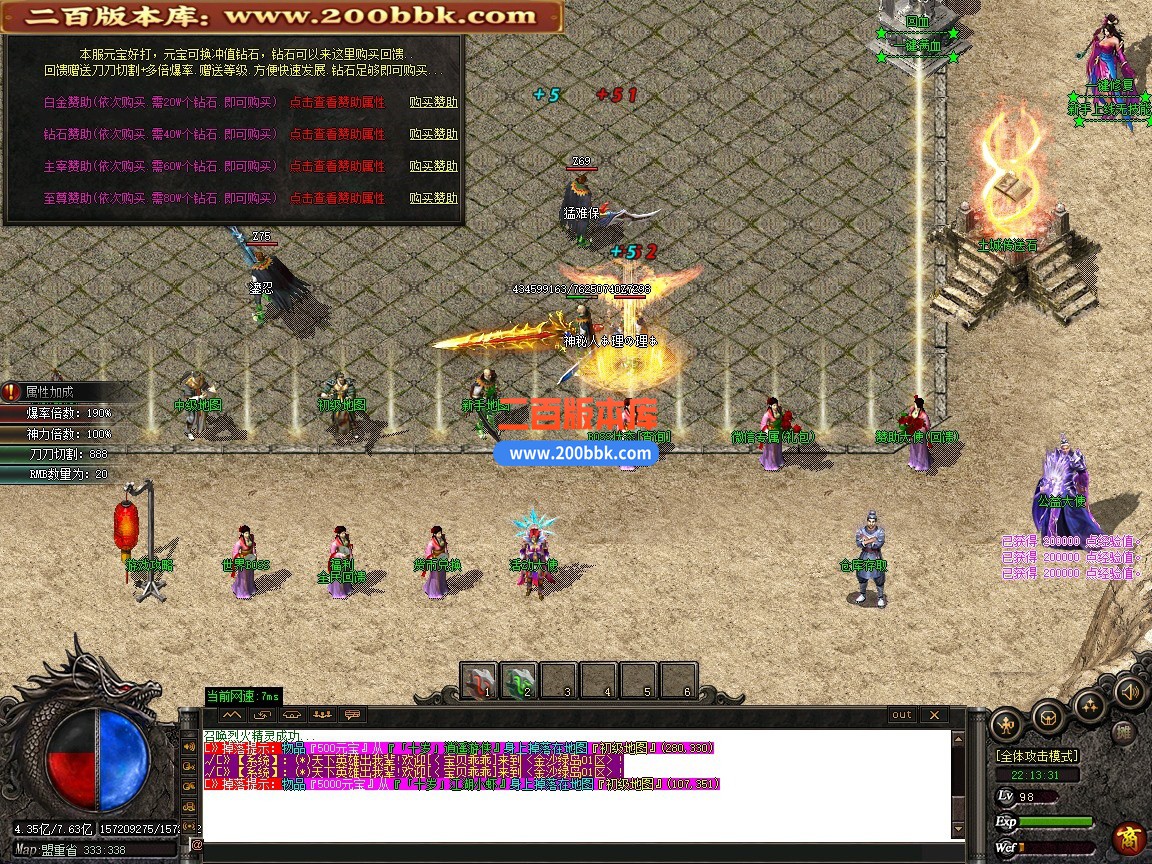Select the green item in hotbar slot 2
This screenshot has height=864, width=1152.
coord(519,680)
